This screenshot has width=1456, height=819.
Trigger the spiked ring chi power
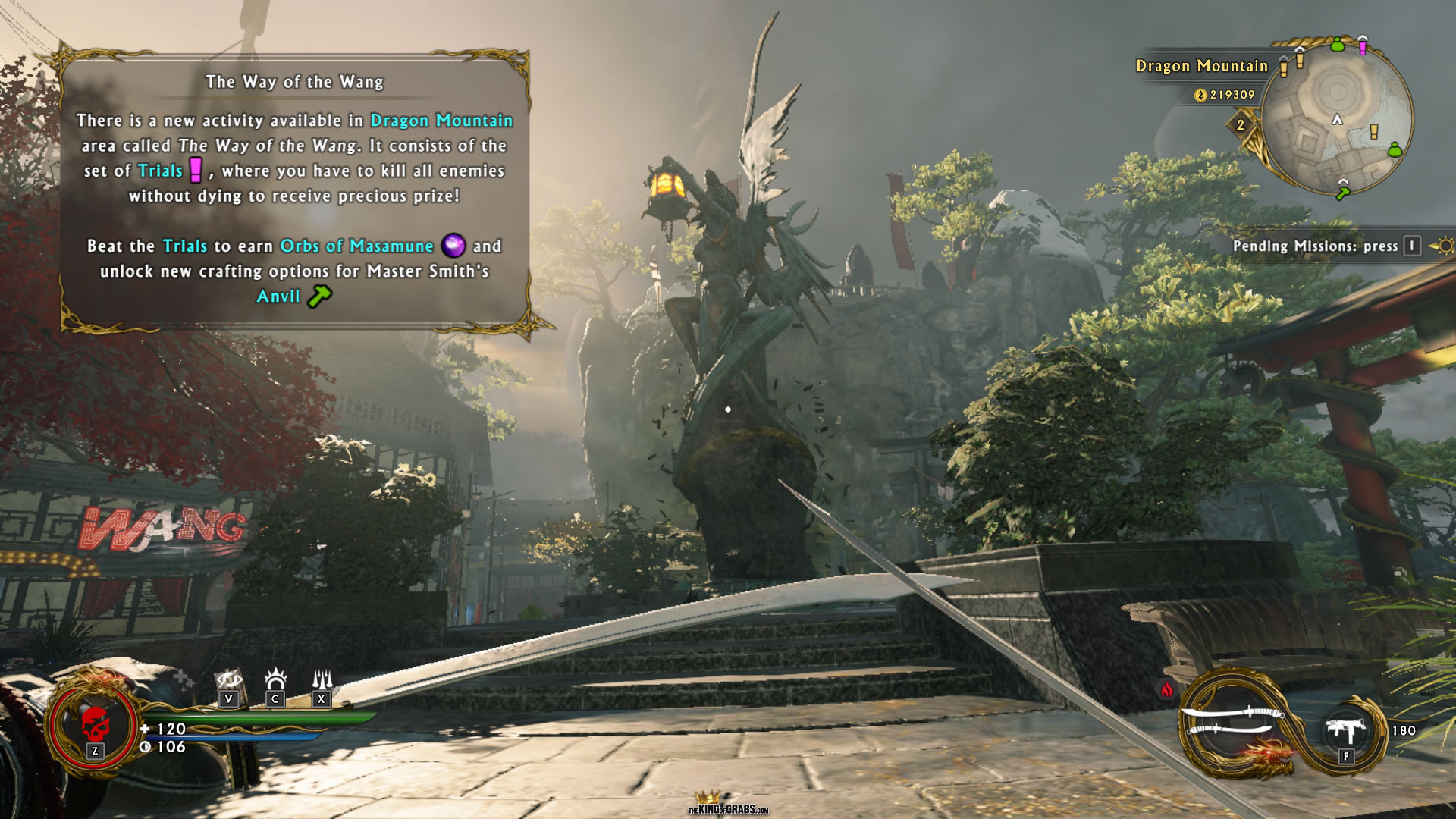click(x=275, y=679)
